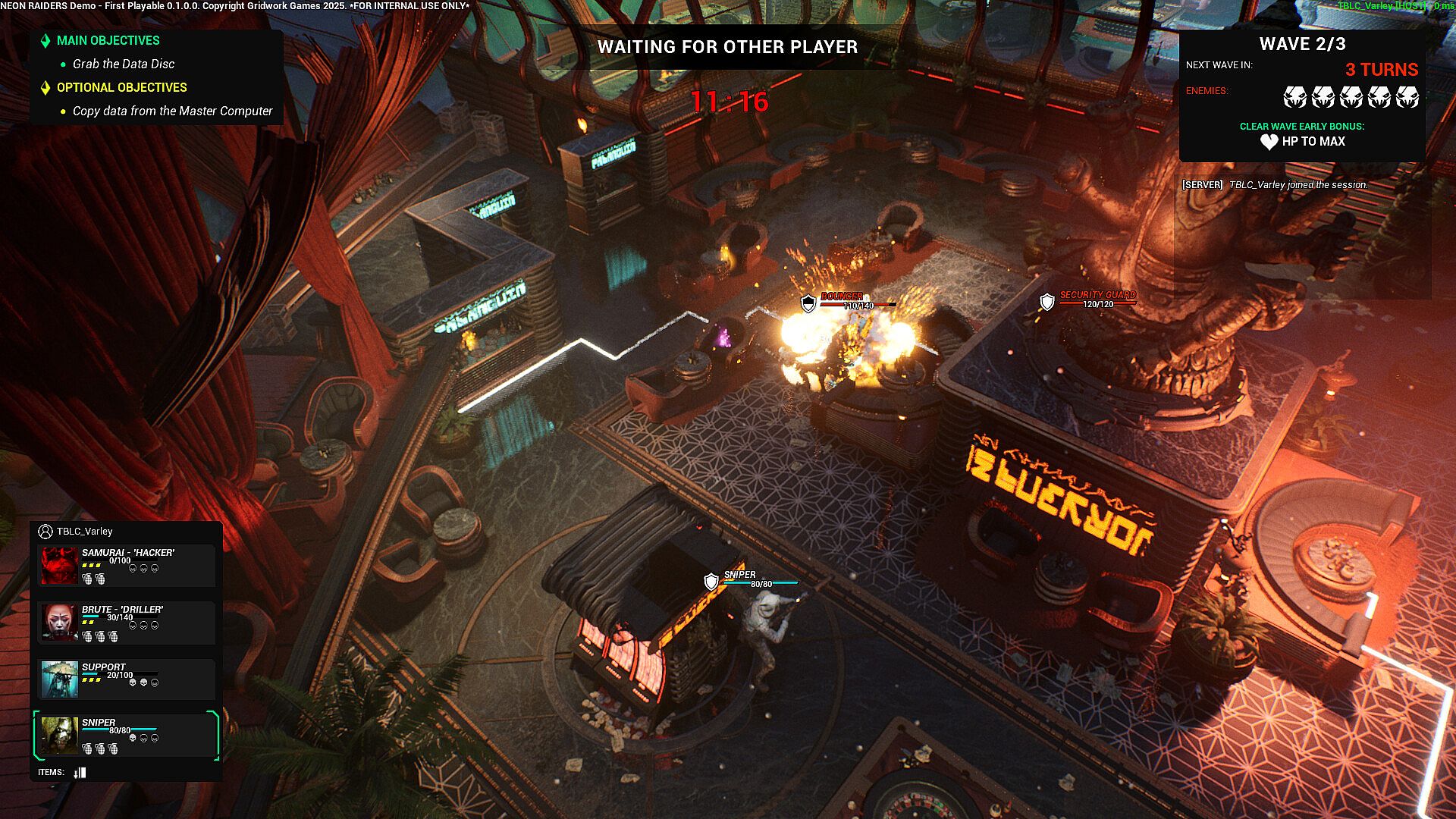Select the Brute 'Driller' squad card
Screen dimensions: 1456x819
[127, 623]
